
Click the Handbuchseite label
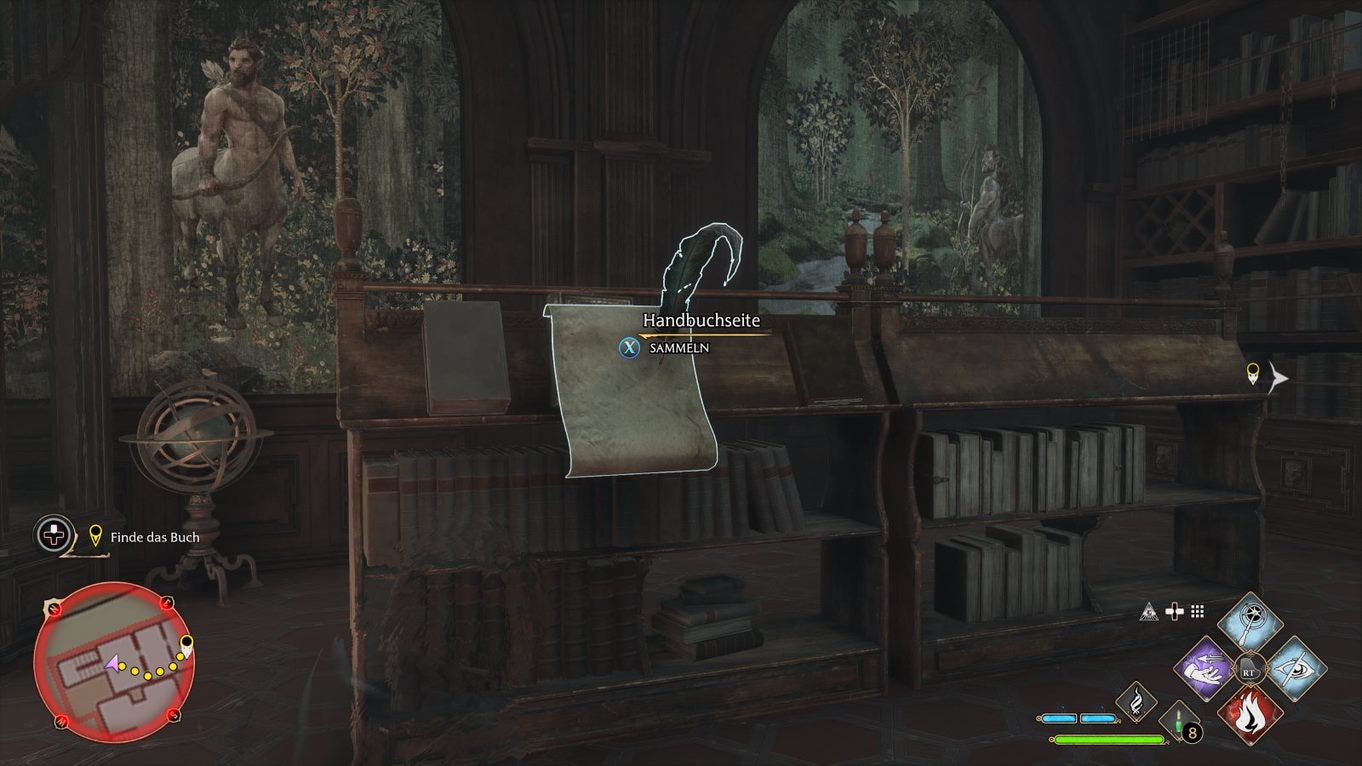pyautogui.click(x=703, y=321)
